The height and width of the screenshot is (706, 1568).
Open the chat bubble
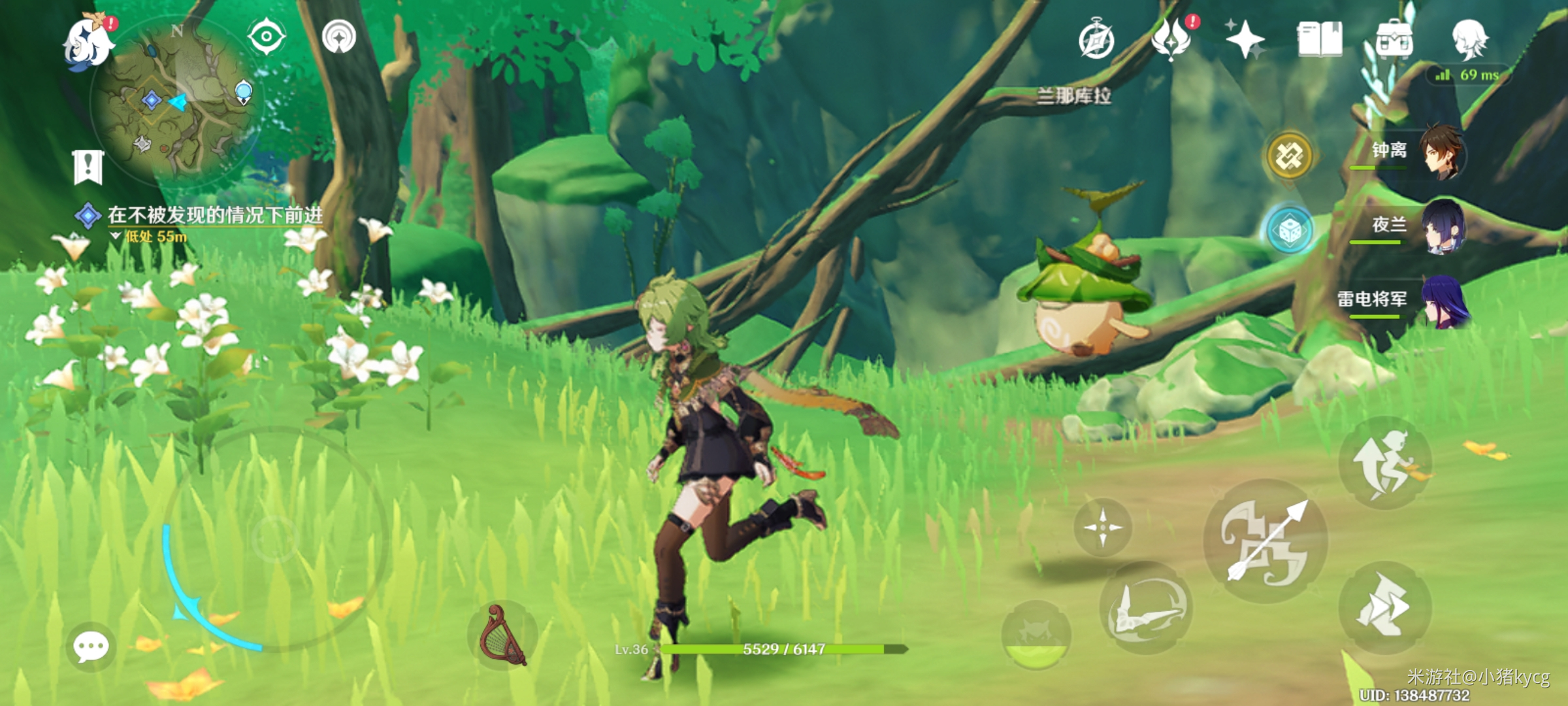[x=91, y=647]
